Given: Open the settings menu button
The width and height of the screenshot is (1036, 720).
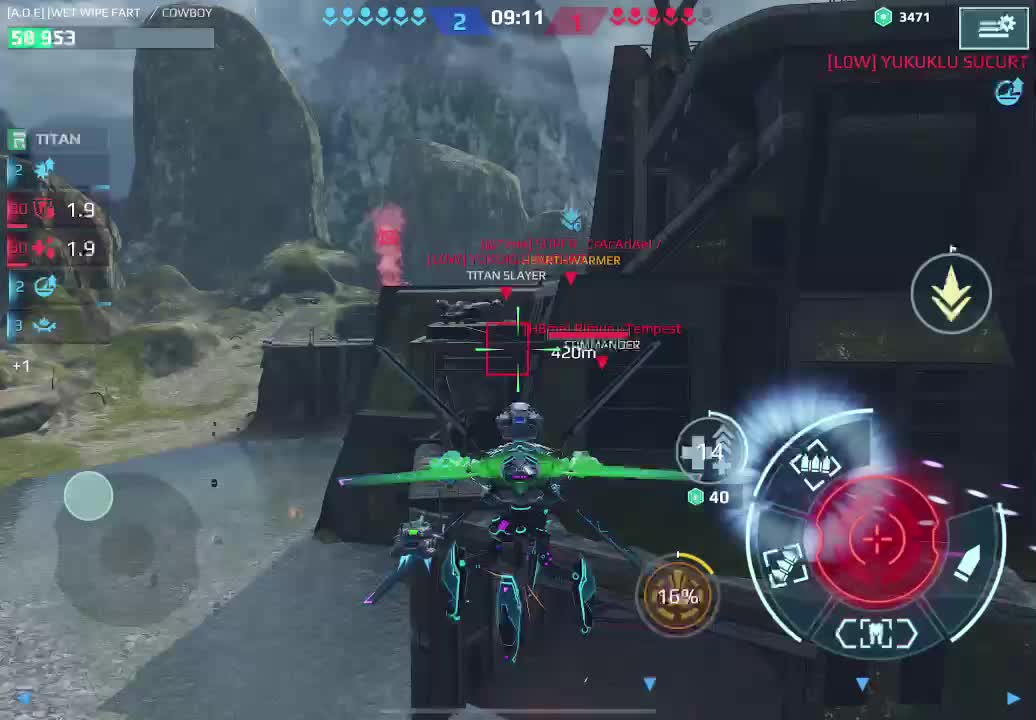Looking at the screenshot, I should [x=993, y=28].
